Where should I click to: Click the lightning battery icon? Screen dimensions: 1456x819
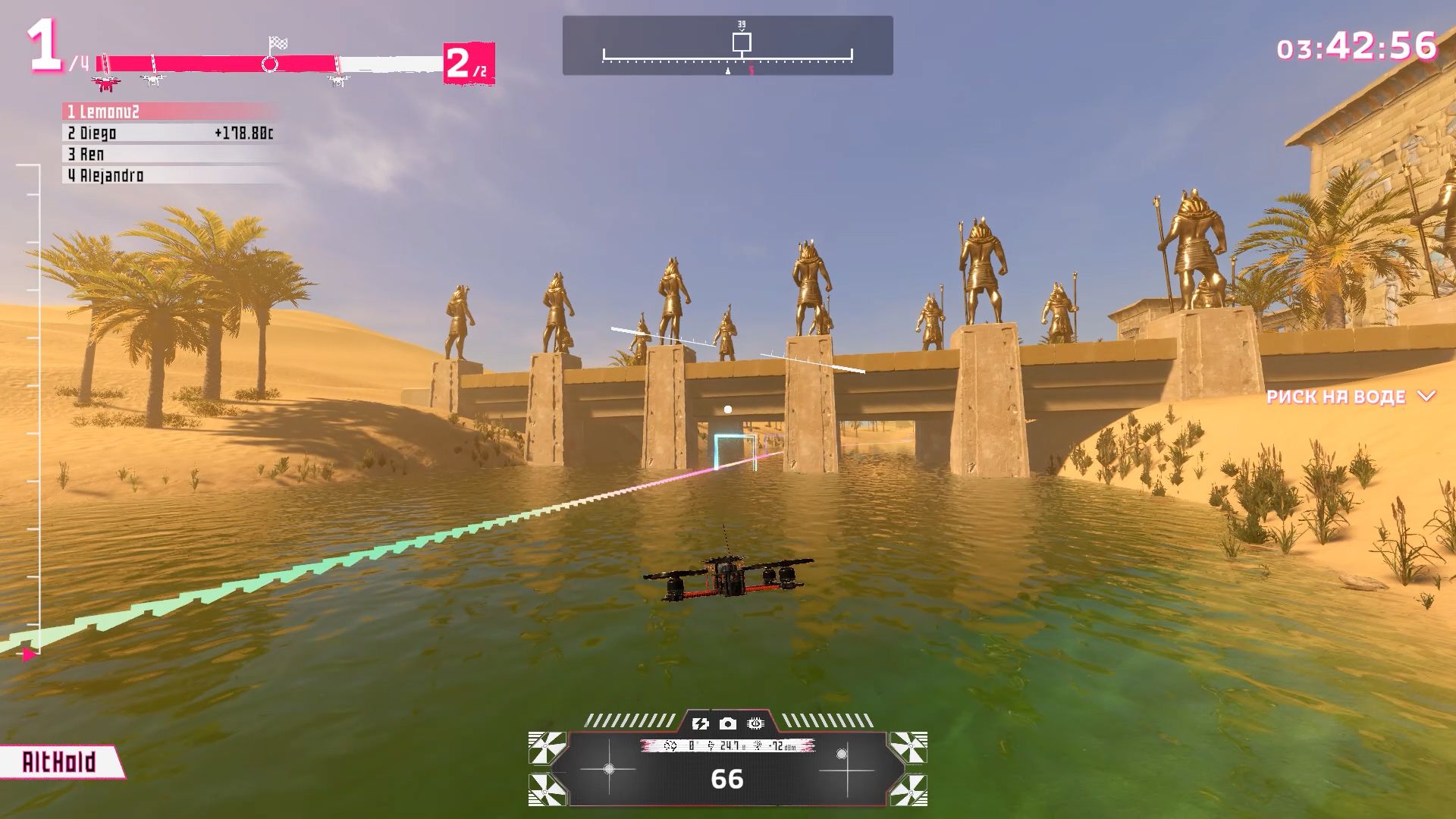(700, 723)
